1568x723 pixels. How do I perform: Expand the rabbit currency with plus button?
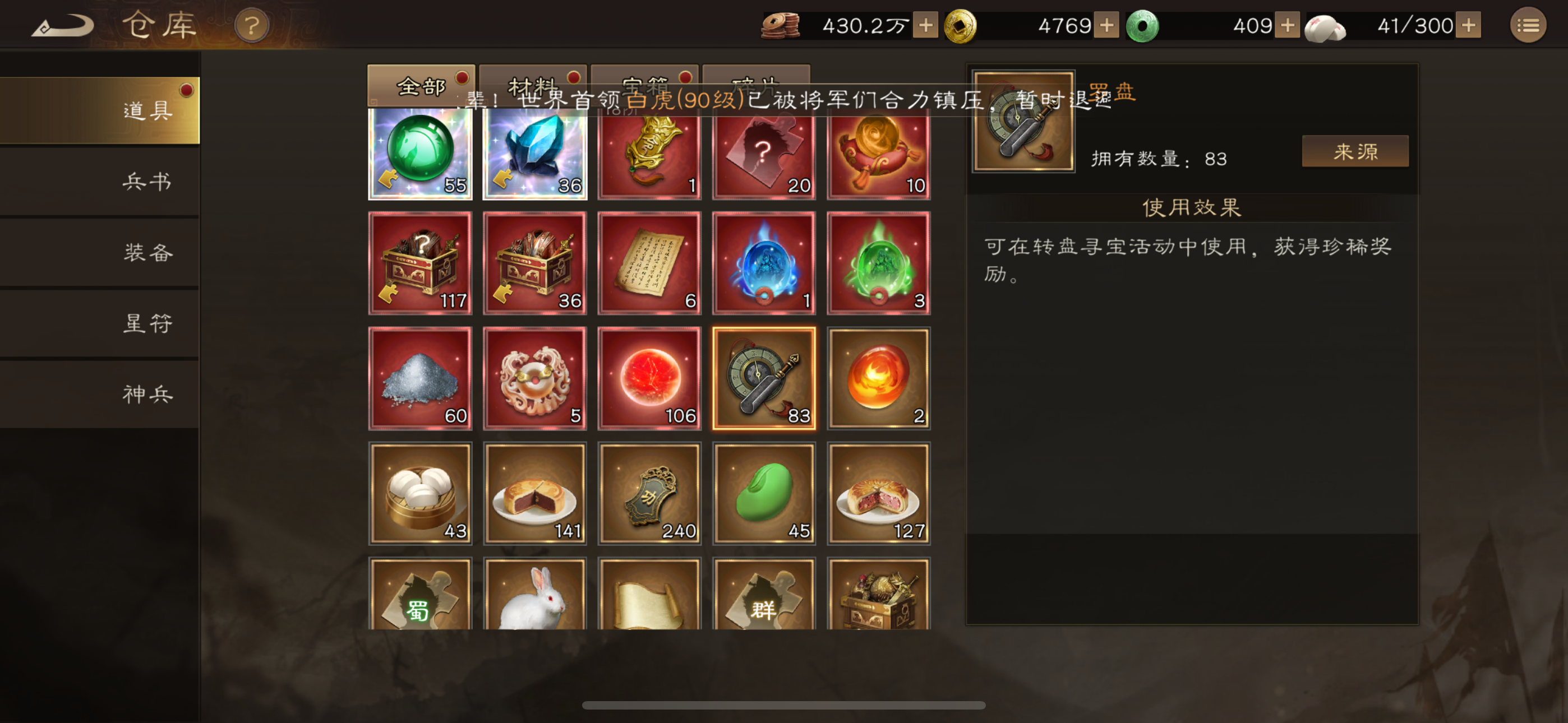(x=1470, y=25)
